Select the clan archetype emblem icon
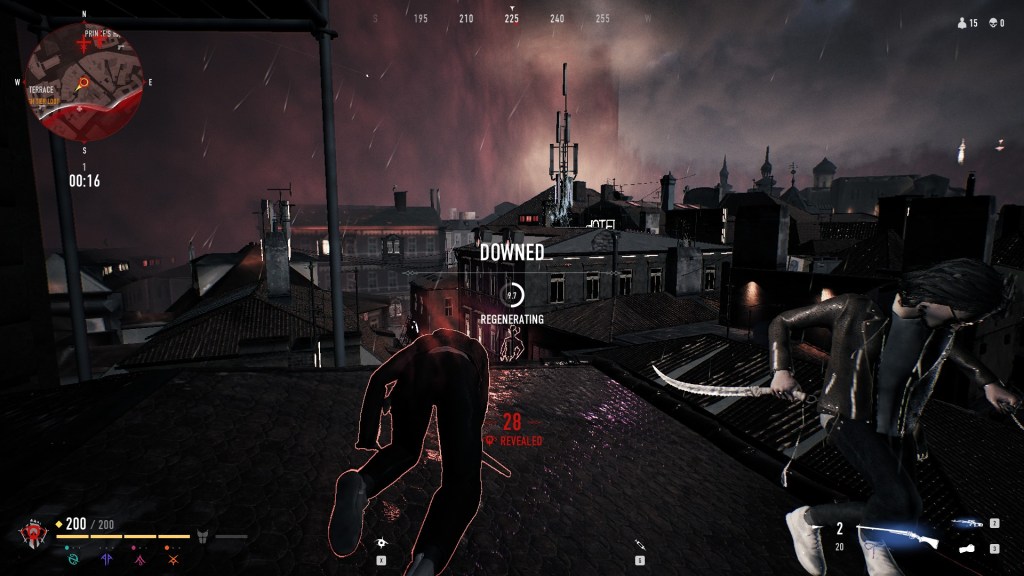The width and height of the screenshot is (1024, 576). [35, 530]
